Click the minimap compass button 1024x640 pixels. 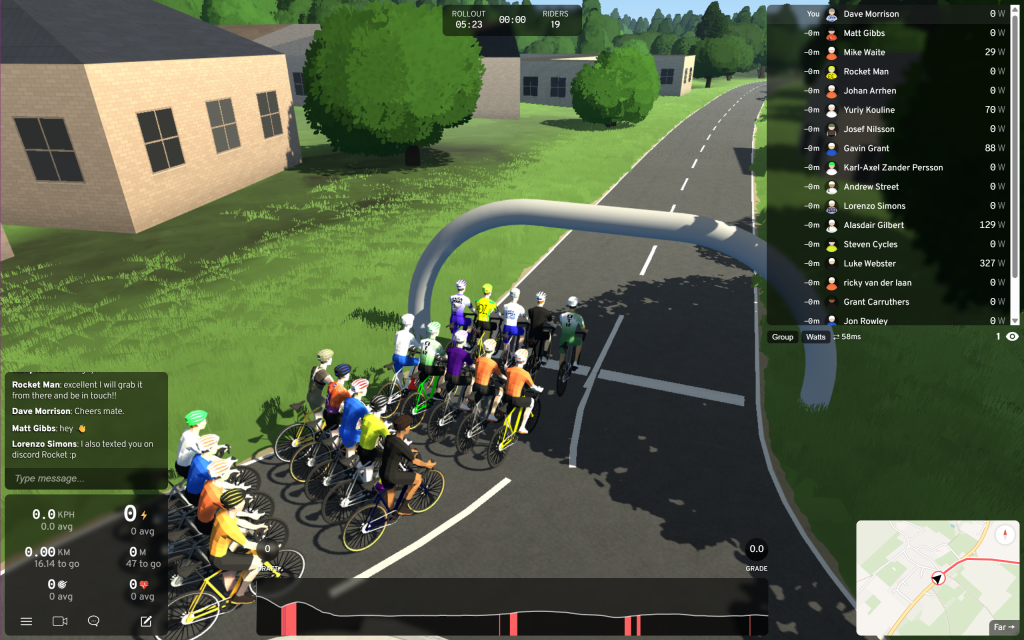[1003, 534]
